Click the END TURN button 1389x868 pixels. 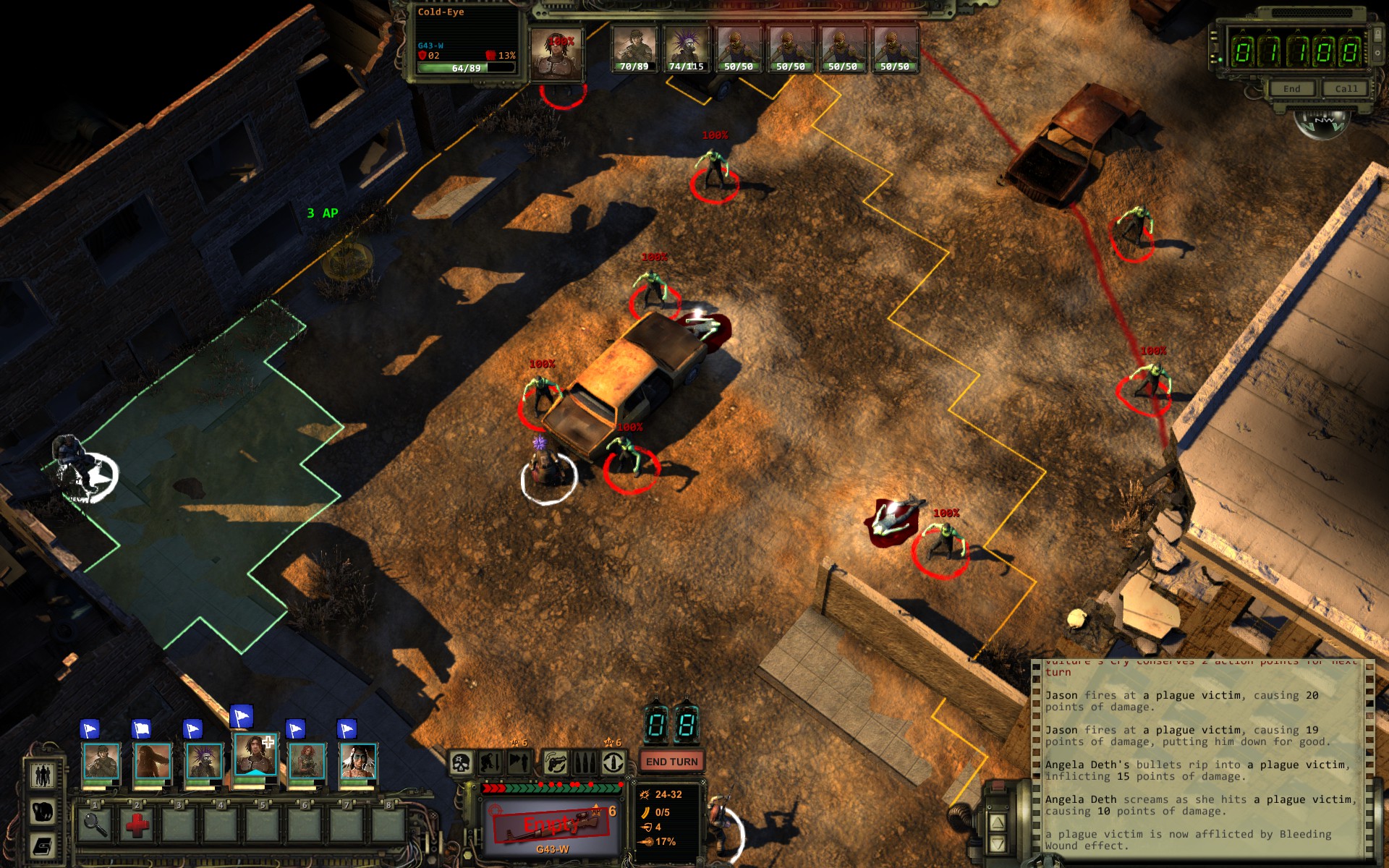click(x=671, y=762)
